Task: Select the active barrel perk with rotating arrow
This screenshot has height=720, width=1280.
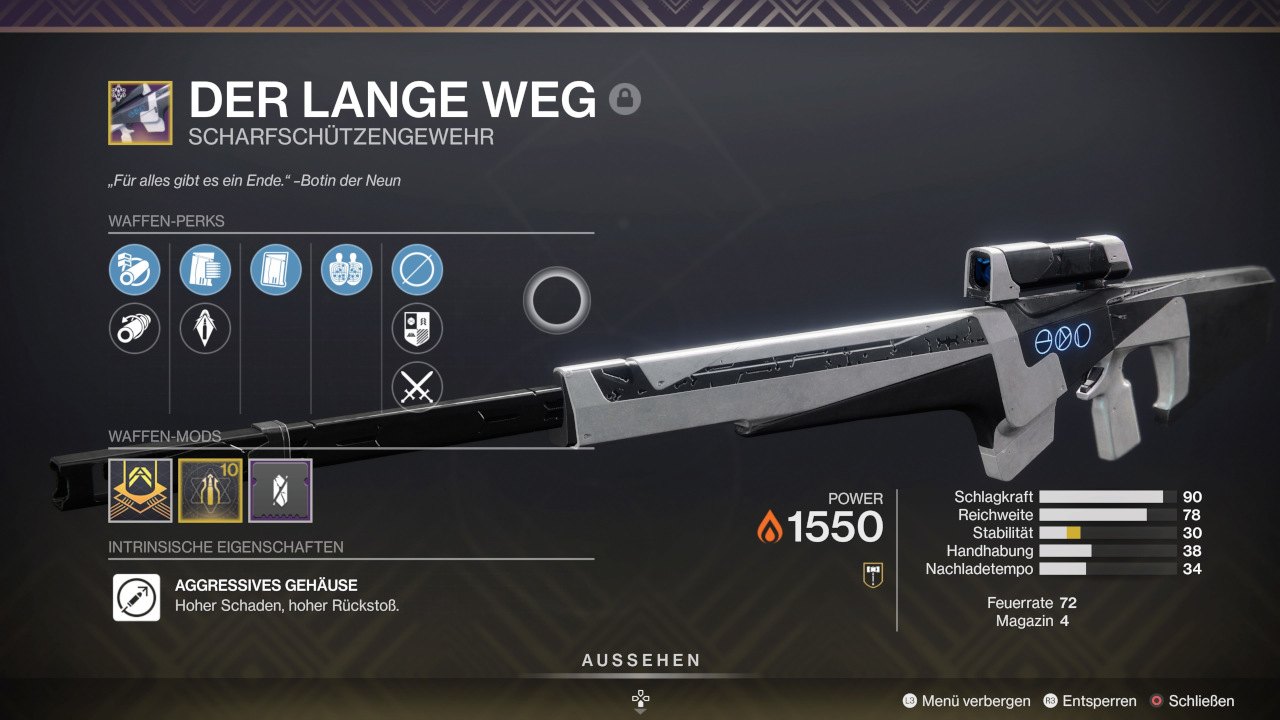Action: [x=135, y=270]
